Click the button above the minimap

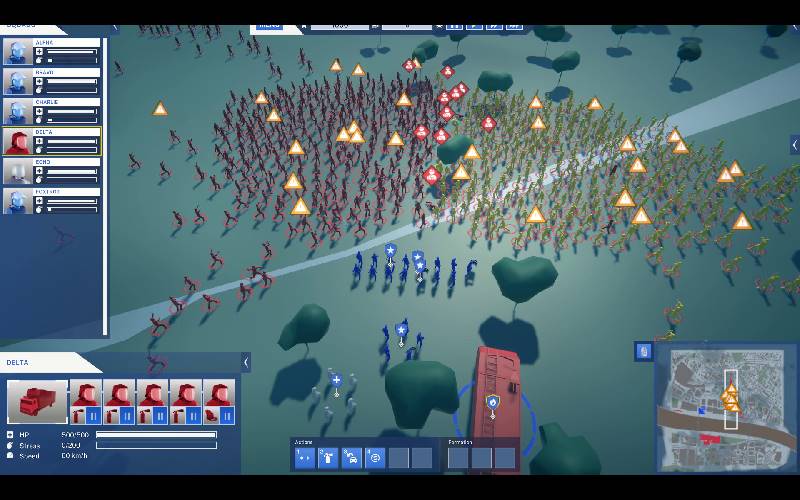click(644, 351)
